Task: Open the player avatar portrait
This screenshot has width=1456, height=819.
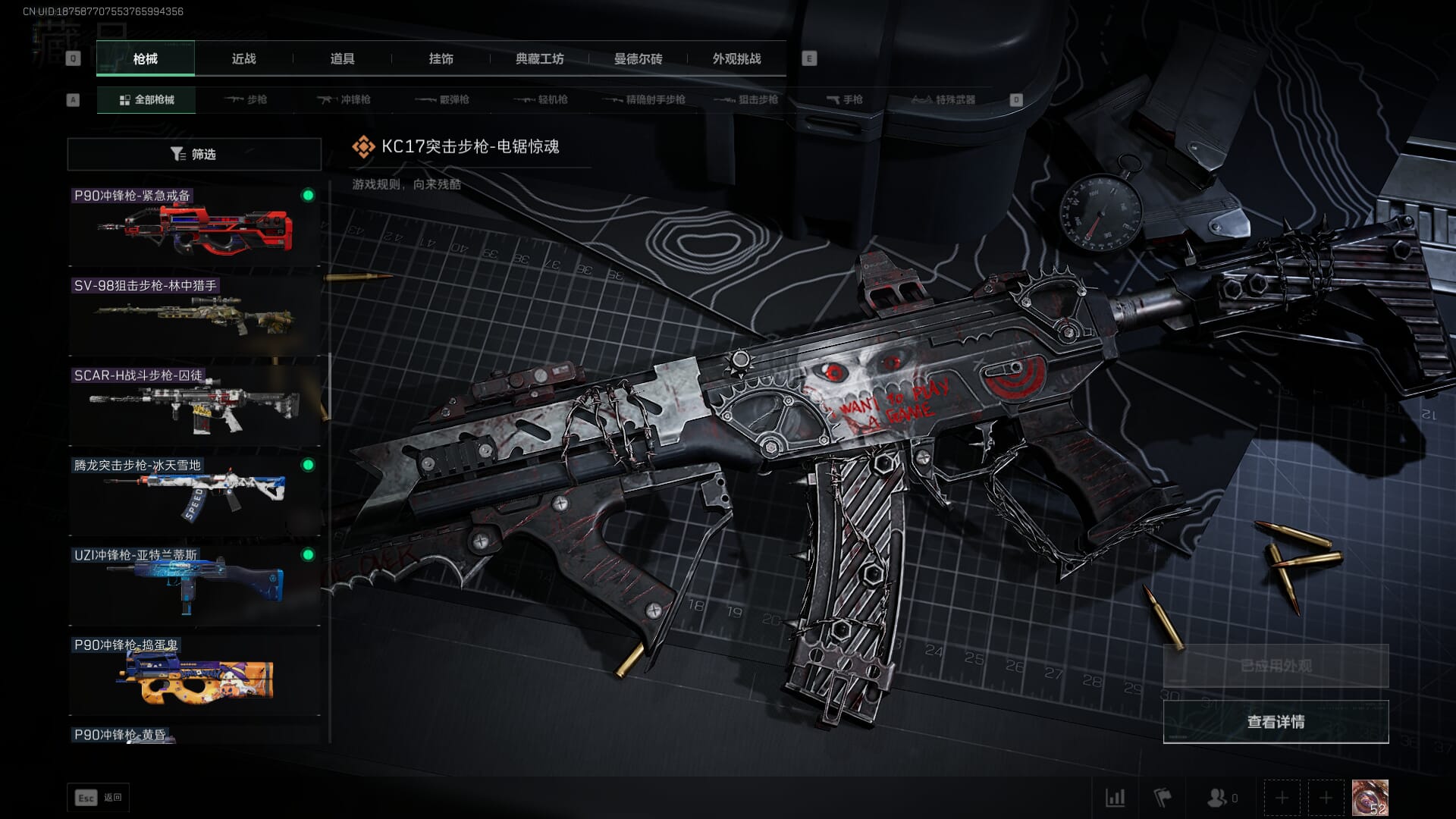Action: pos(1370,798)
